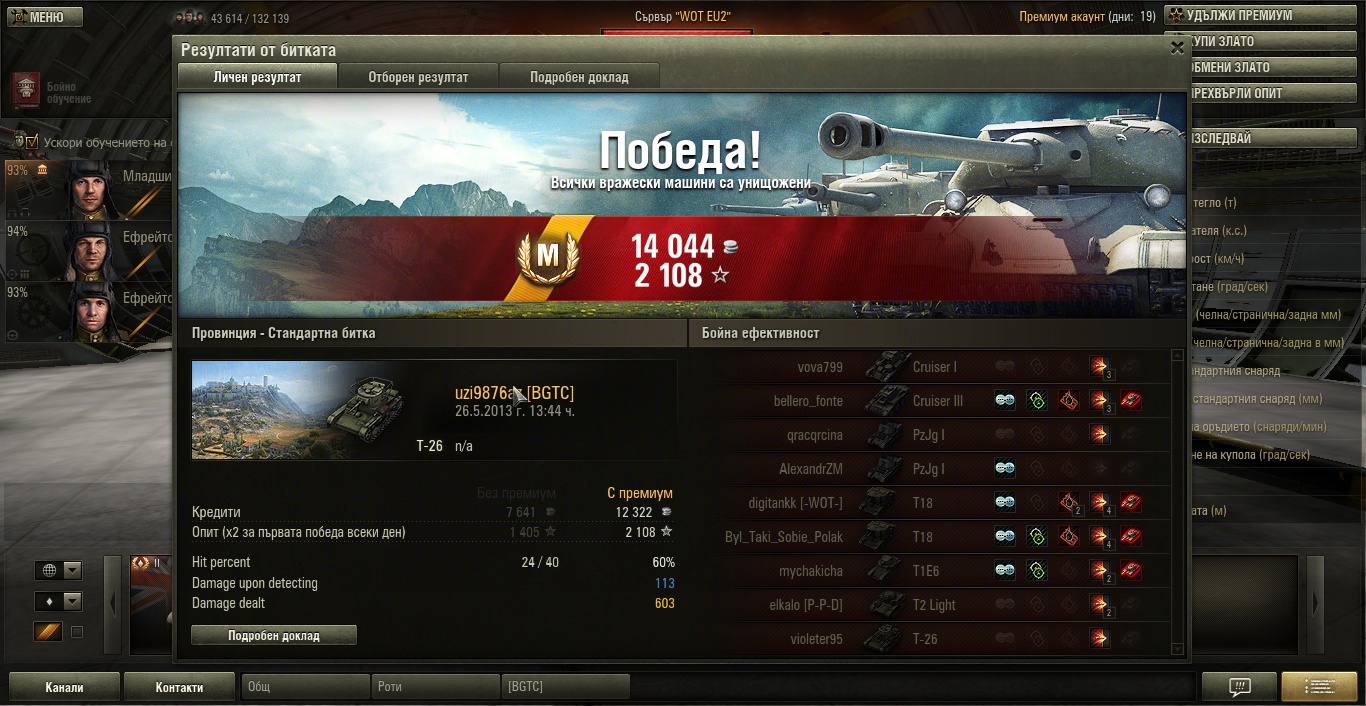Viewport: 1366px width, 706px height.
Task: Click the notifications message icon button
Action: pyautogui.click(x=1239, y=687)
